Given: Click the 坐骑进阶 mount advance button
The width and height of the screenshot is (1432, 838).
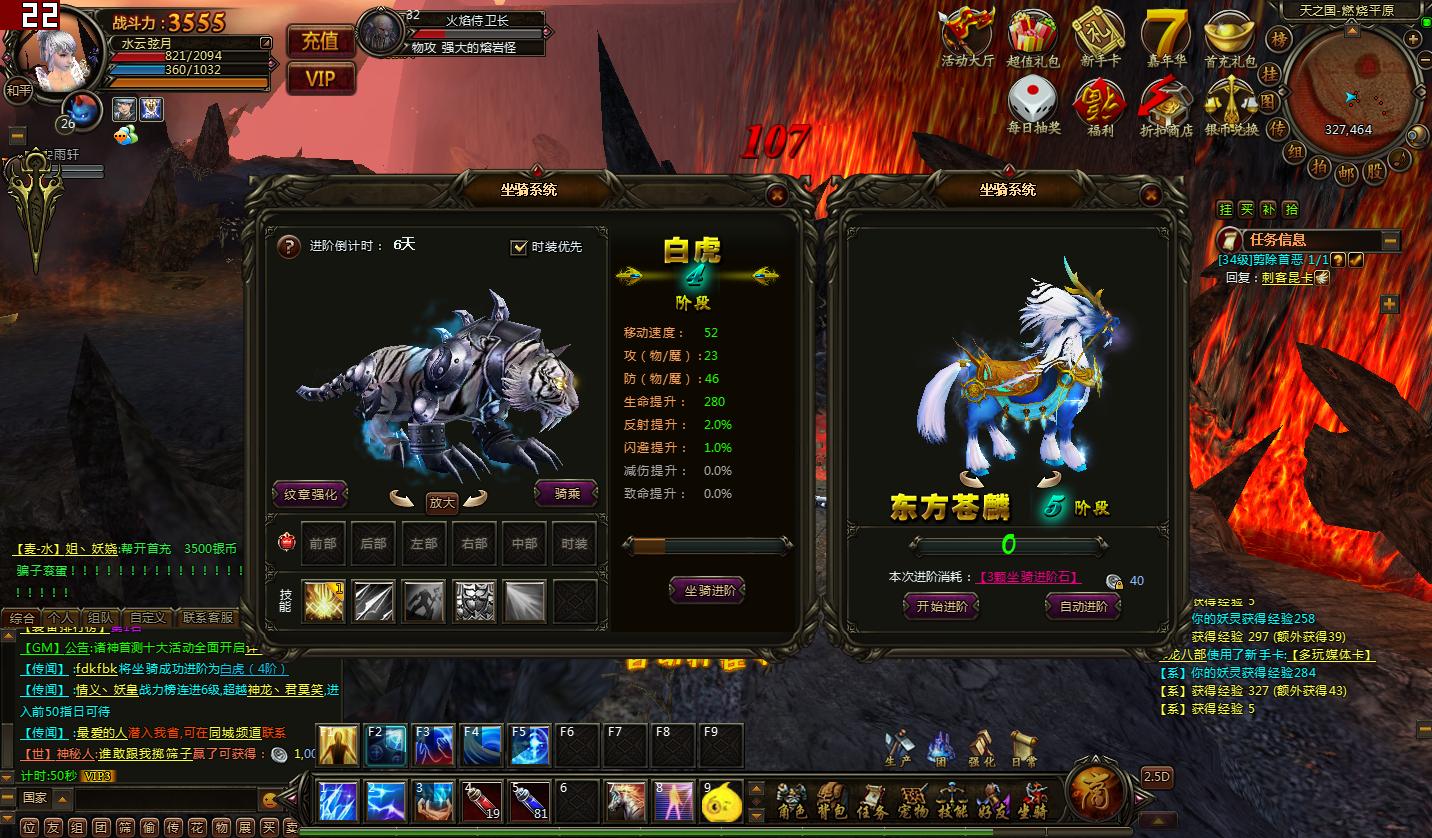Looking at the screenshot, I should (709, 591).
